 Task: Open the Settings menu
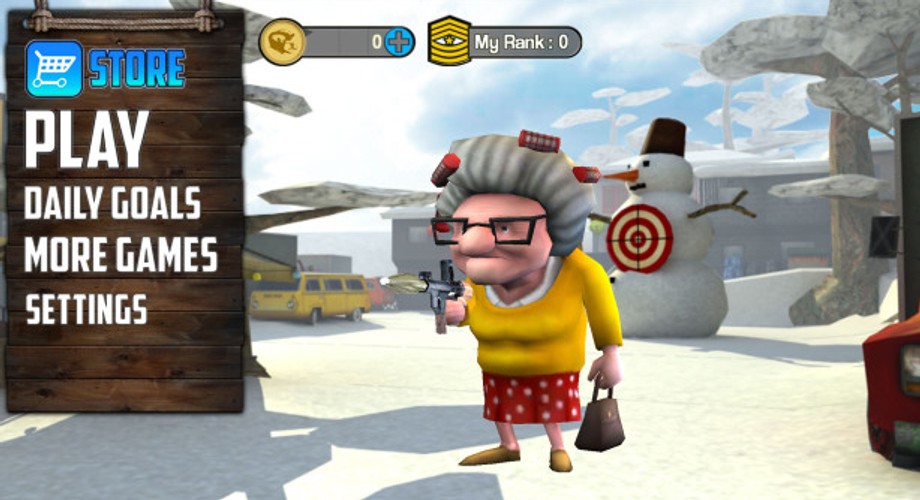(x=87, y=309)
